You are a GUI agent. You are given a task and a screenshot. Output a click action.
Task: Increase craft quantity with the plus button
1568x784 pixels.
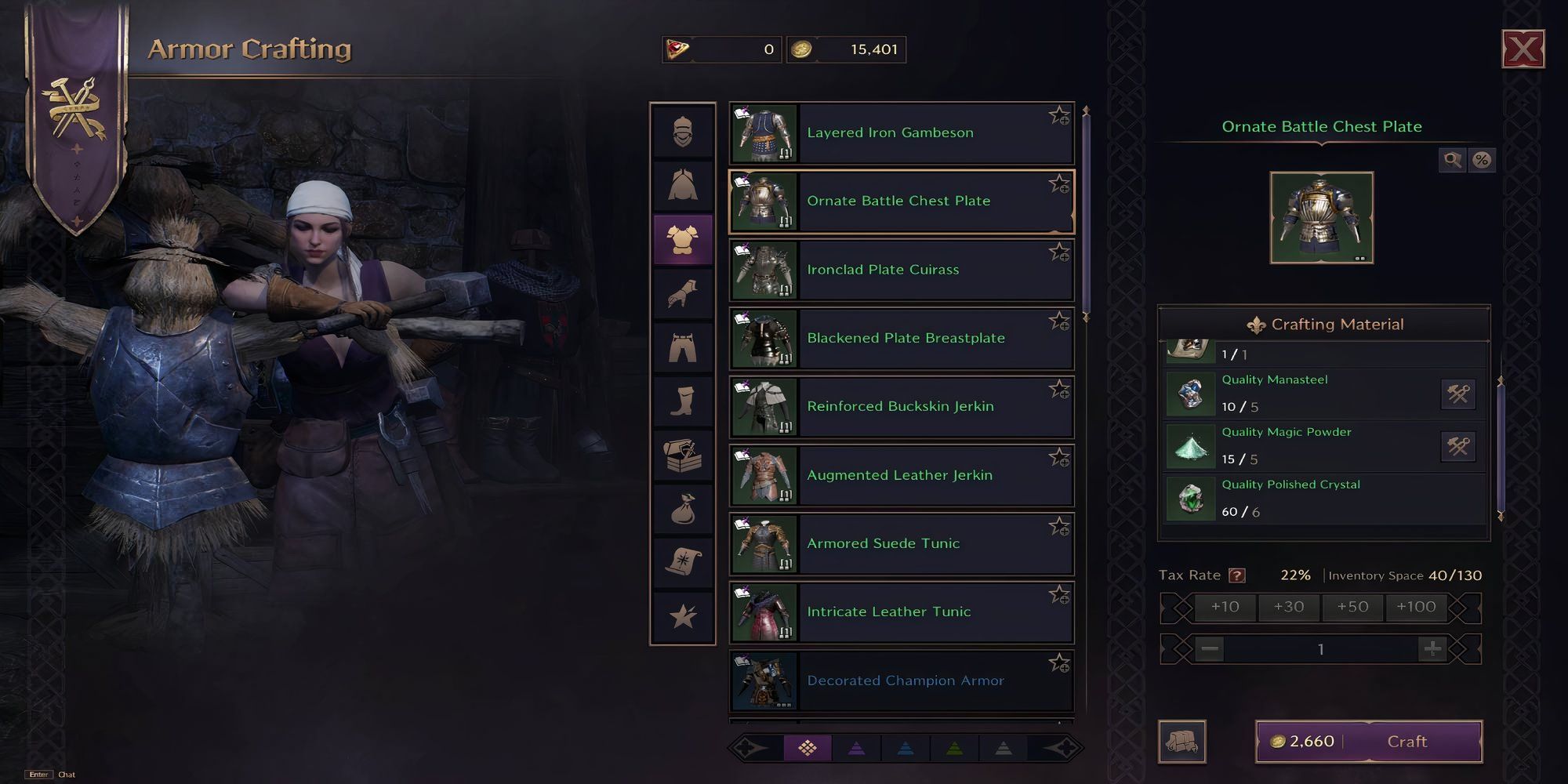pyautogui.click(x=1432, y=649)
